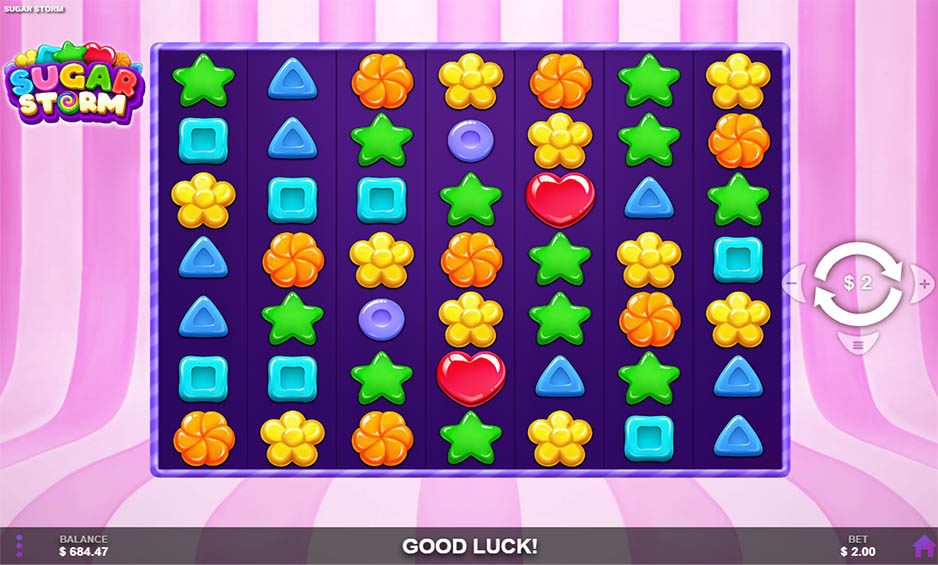938x565 pixels.
Task: Return to the lobby via home icon
Action: coord(922,546)
